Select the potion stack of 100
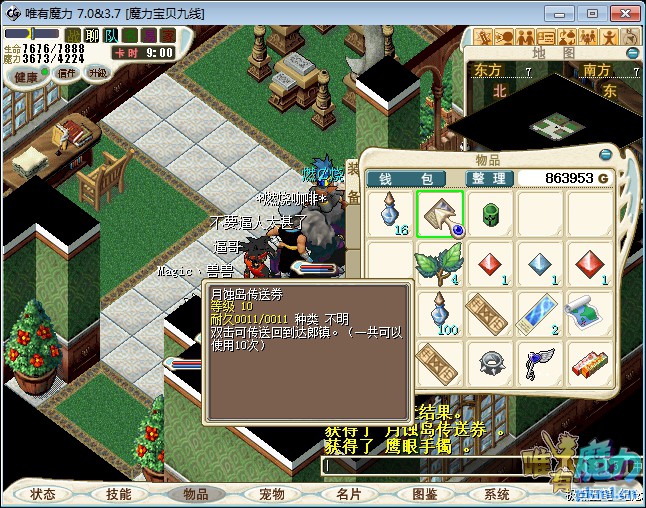This screenshot has height=508, width=646. click(439, 314)
